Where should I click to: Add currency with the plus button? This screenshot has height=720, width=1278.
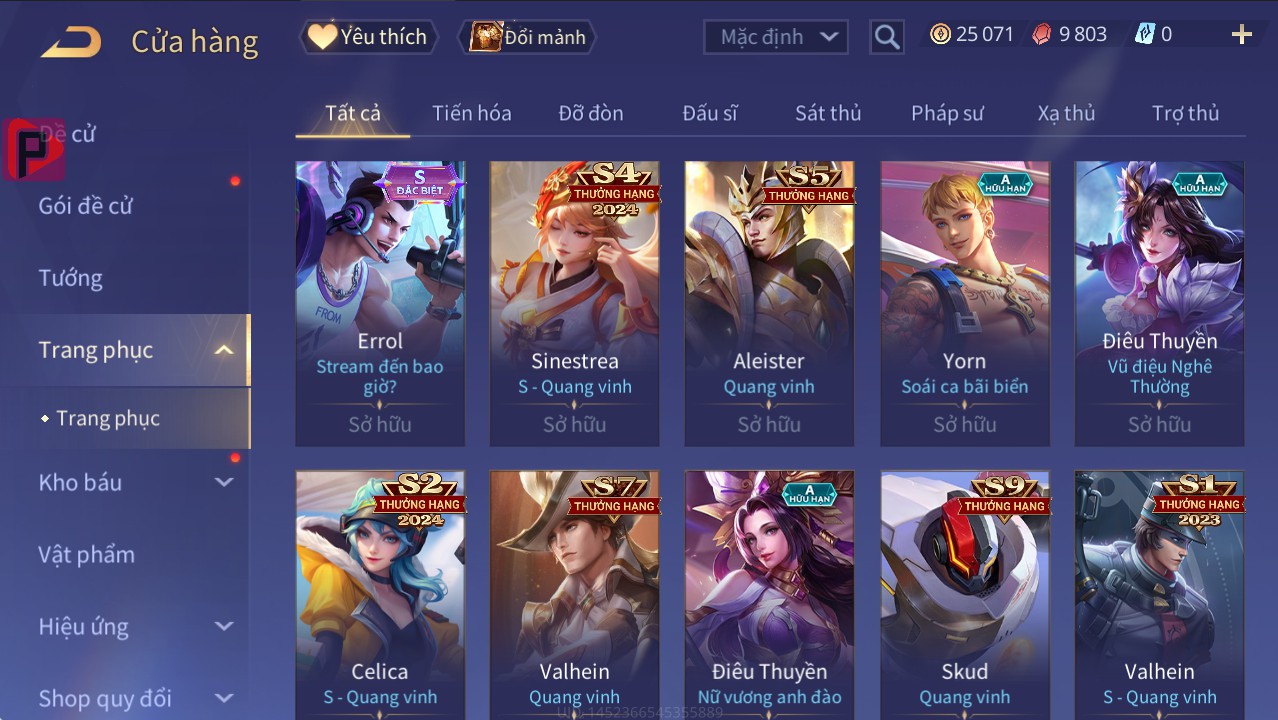[x=1241, y=35]
